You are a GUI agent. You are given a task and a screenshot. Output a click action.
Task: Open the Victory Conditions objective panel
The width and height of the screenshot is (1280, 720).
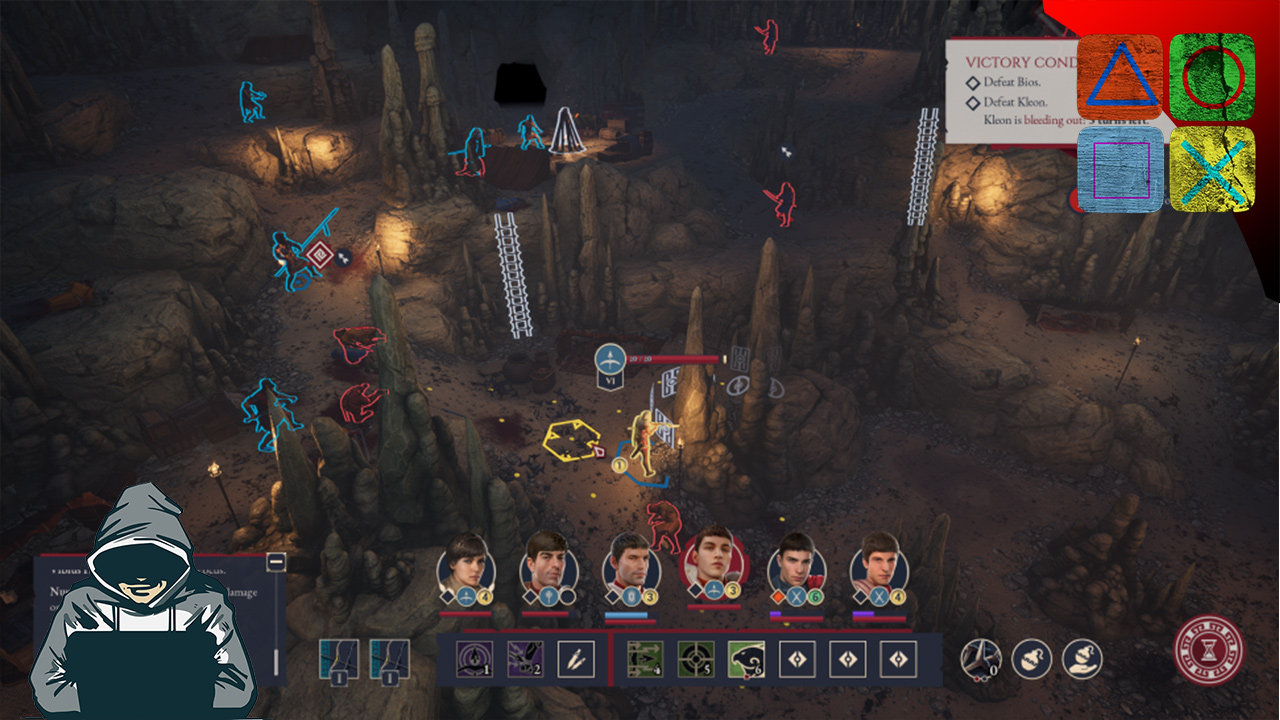point(1010,90)
